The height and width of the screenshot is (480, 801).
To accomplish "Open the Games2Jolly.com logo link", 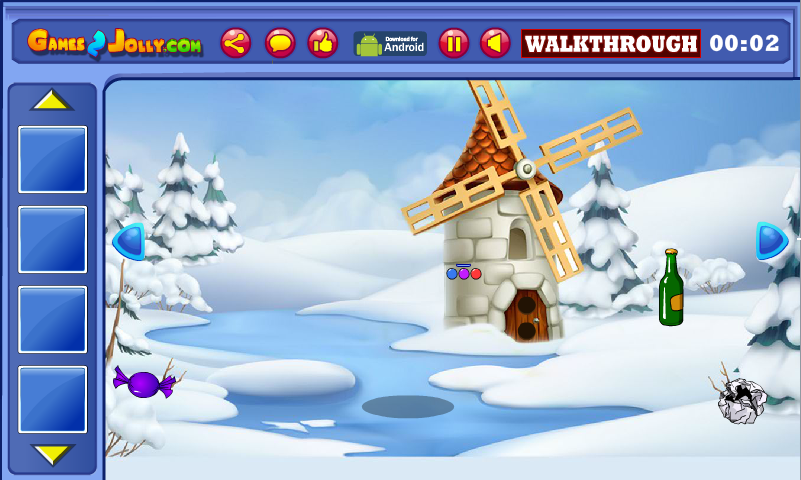I will point(114,43).
